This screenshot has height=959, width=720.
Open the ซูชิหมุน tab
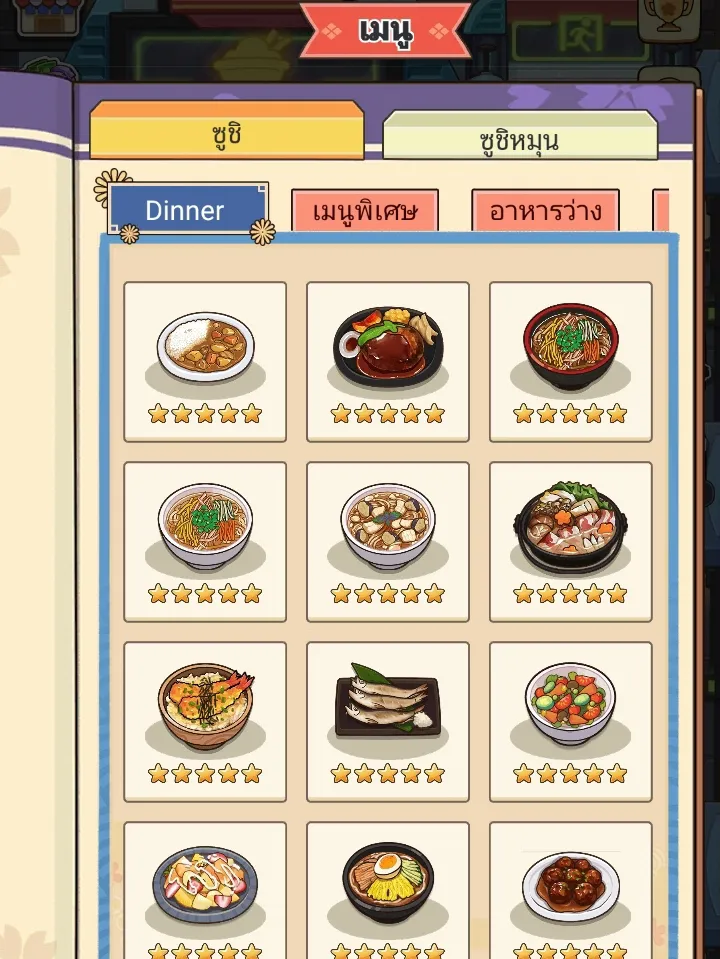(519, 139)
